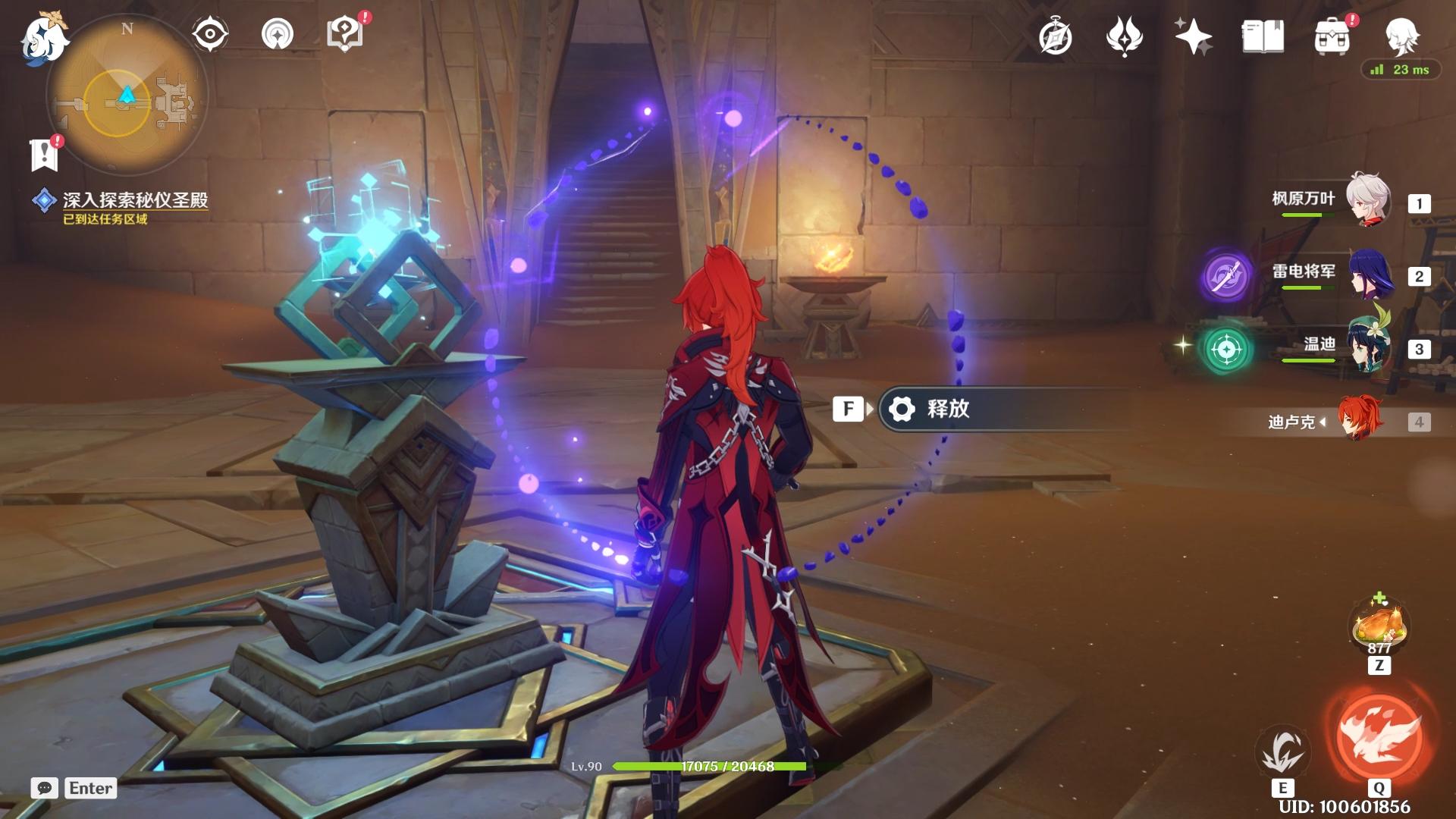Screen dimensions: 1456x819
Task: Open the backpack inventory
Action: click(1332, 36)
